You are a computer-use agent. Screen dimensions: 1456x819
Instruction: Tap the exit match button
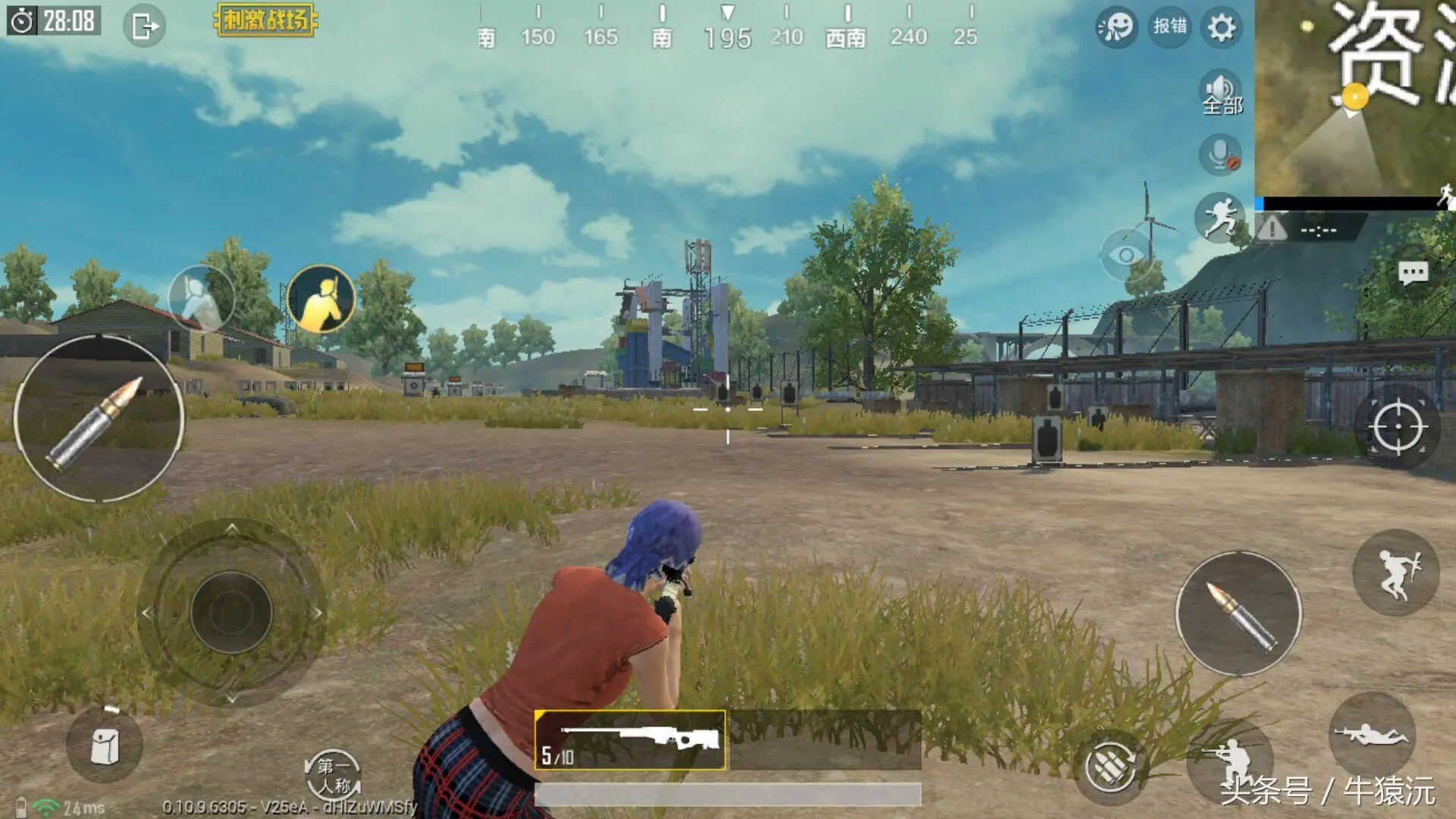pos(143,27)
